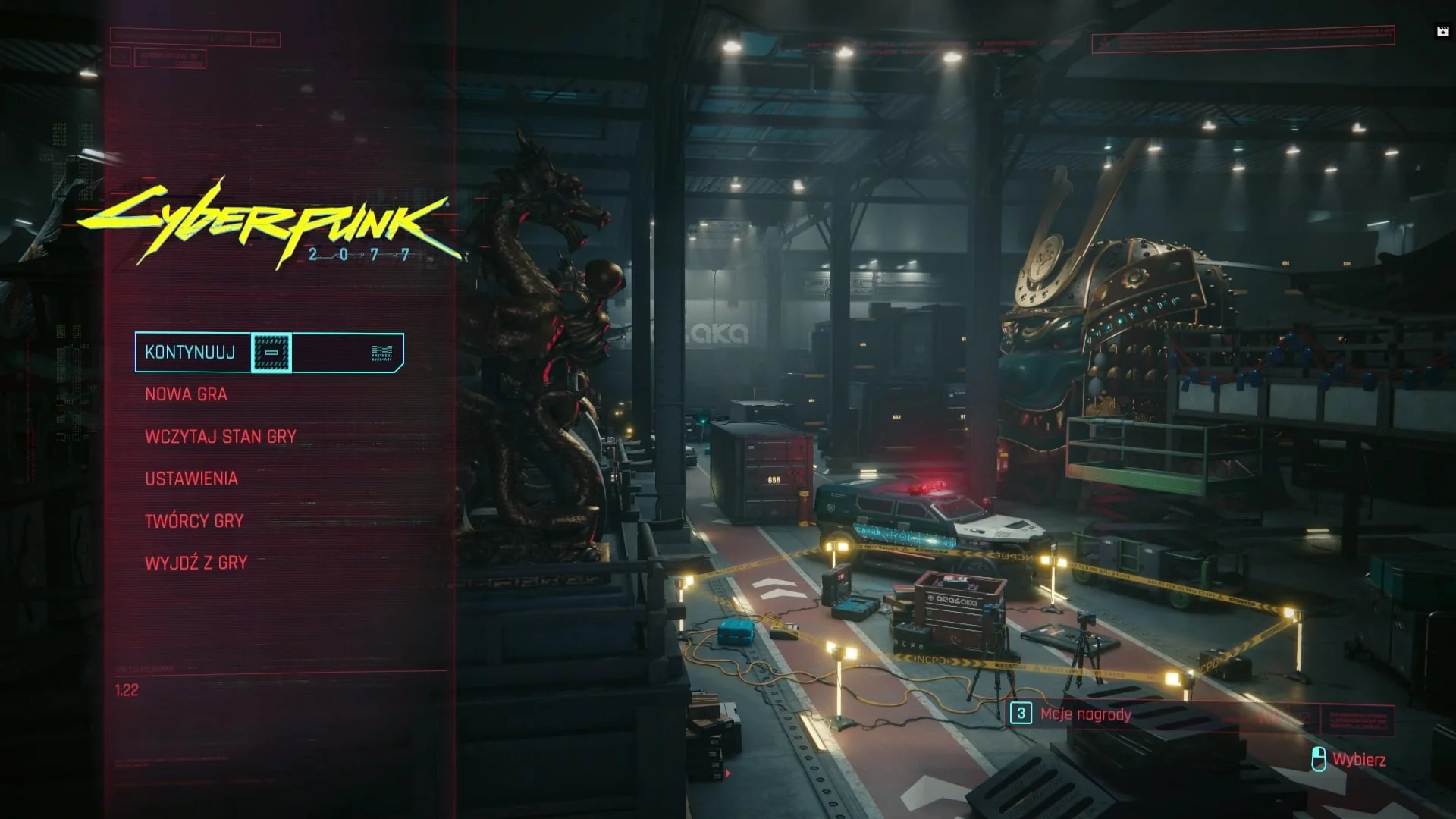Image resolution: width=1456 pixels, height=819 pixels.
Task: Open Wczytaj Stan Gry load menu
Action: 221,437
